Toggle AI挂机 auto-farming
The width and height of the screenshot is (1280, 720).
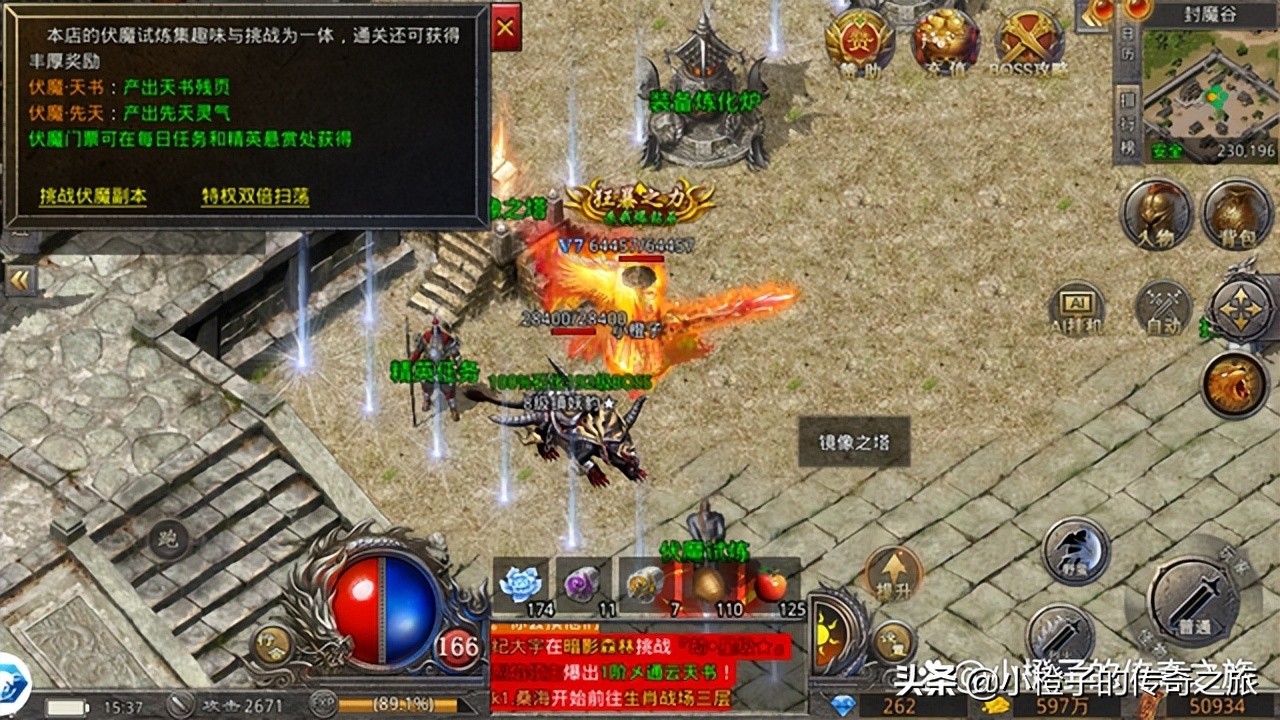click(x=1077, y=309)
